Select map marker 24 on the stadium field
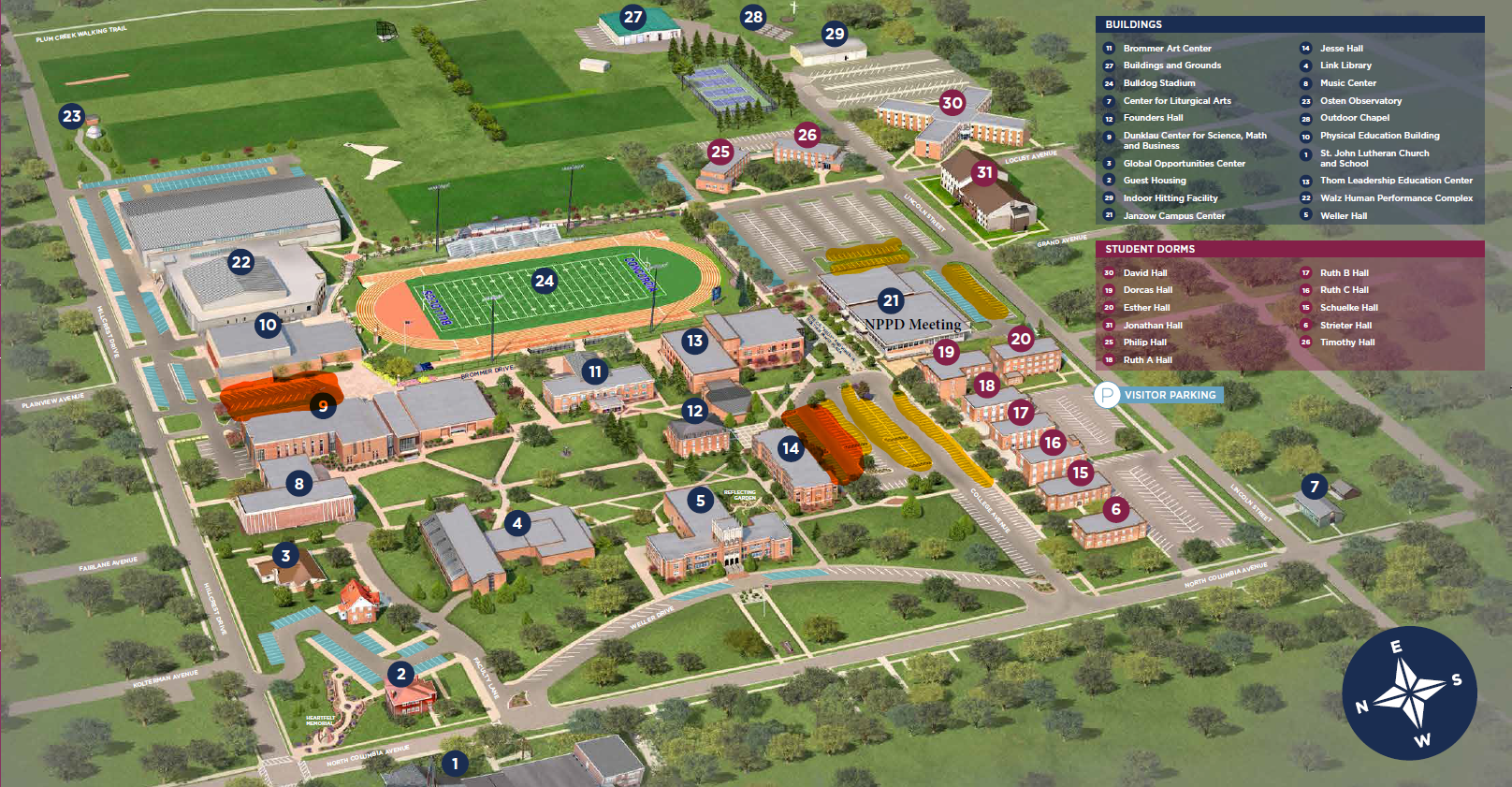The image size is (1512, 787). pos(544,280)
